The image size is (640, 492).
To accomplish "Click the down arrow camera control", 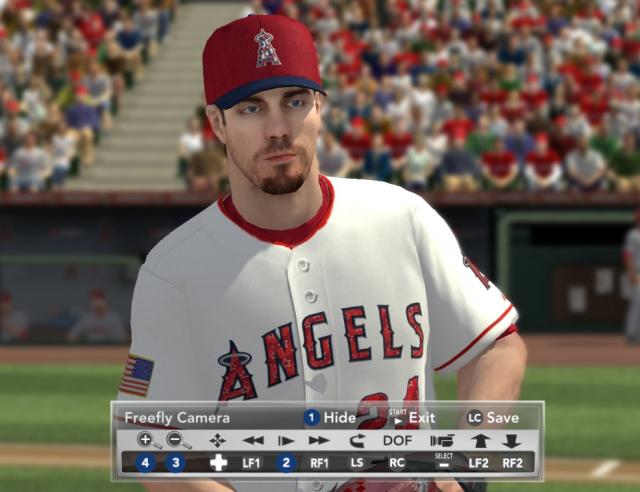I will click(511, 440).
